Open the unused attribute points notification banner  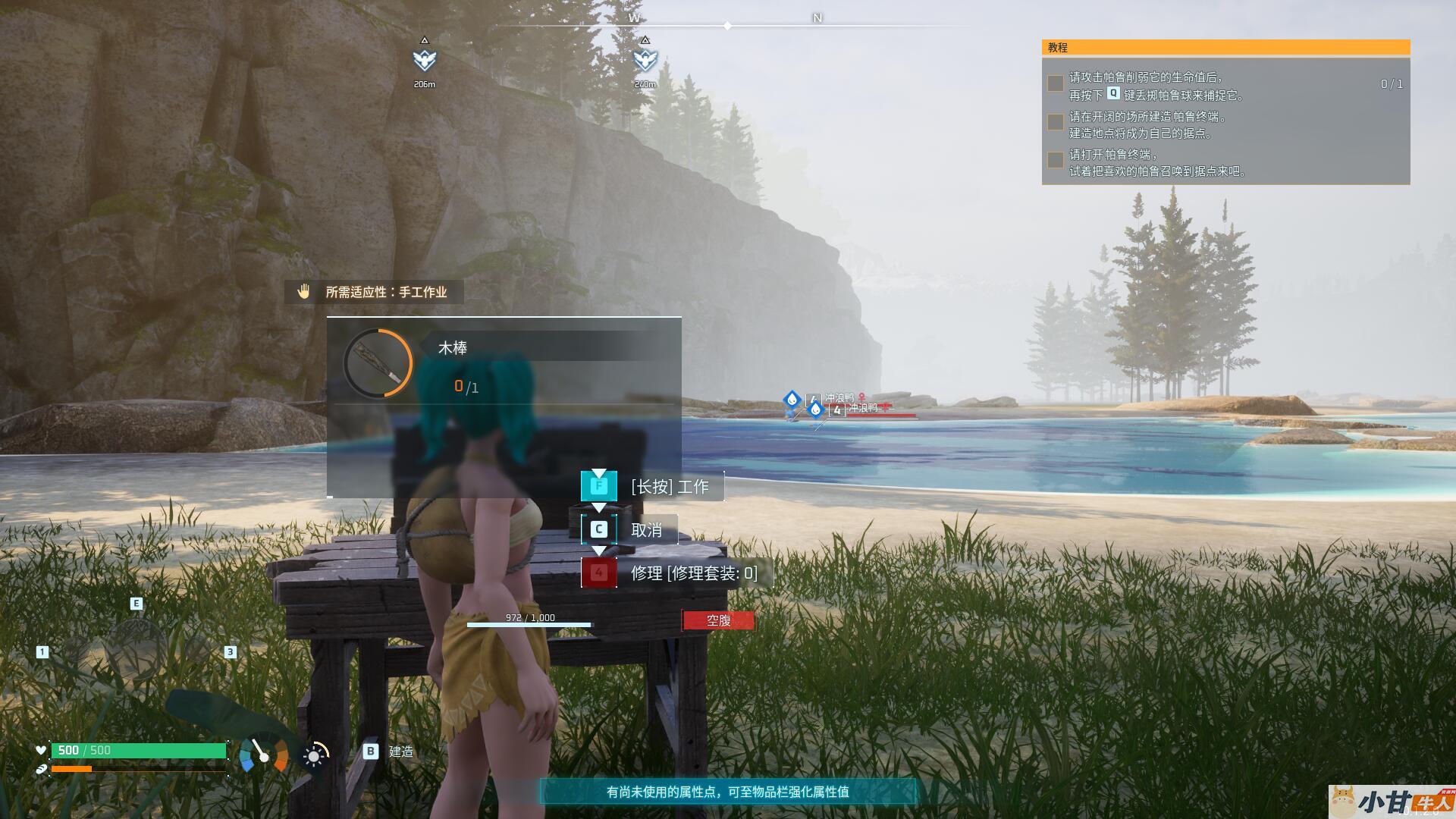(x=727, y=792)
